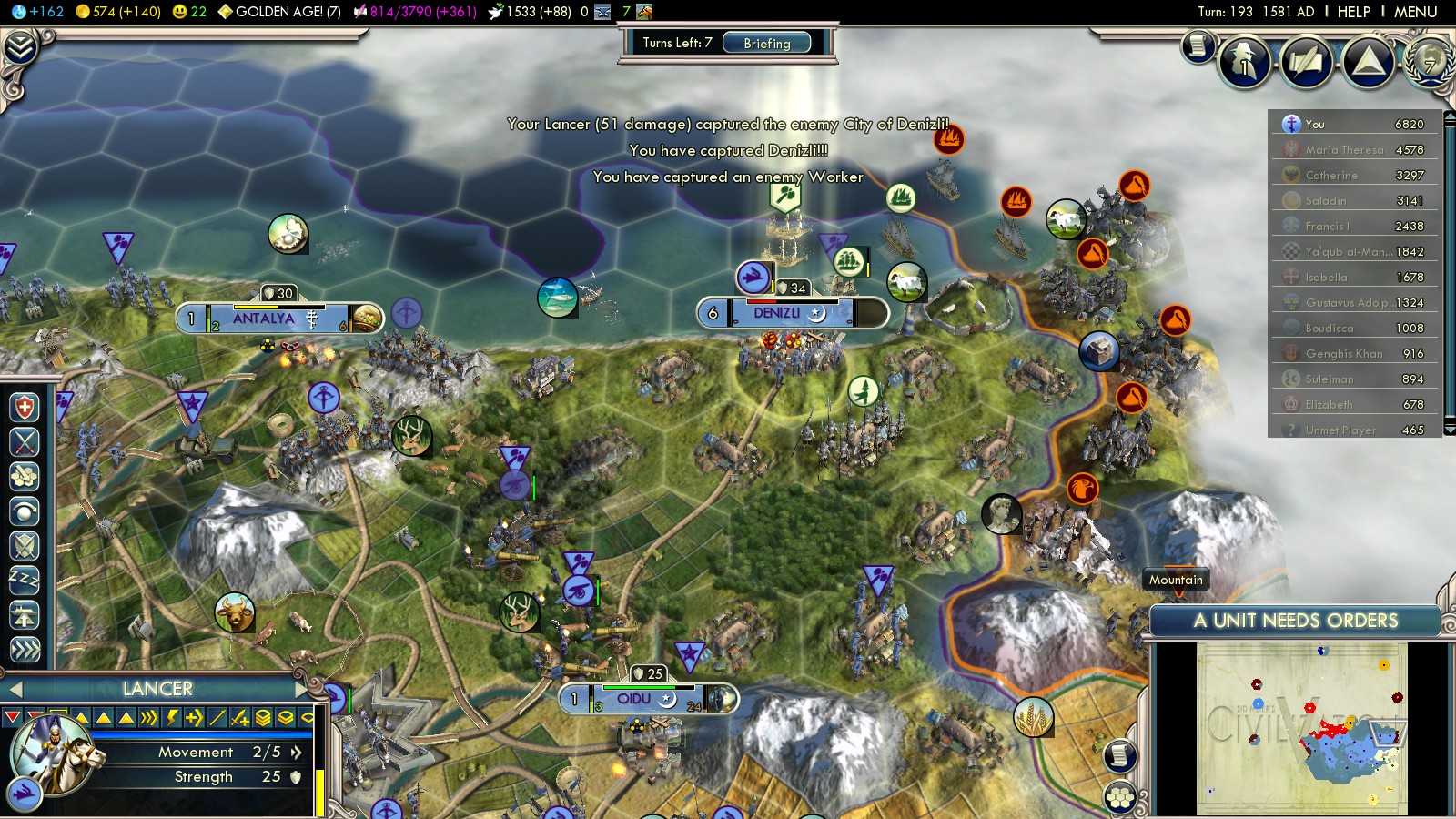
Task: Open the HELP screen
Action: 1353,12
